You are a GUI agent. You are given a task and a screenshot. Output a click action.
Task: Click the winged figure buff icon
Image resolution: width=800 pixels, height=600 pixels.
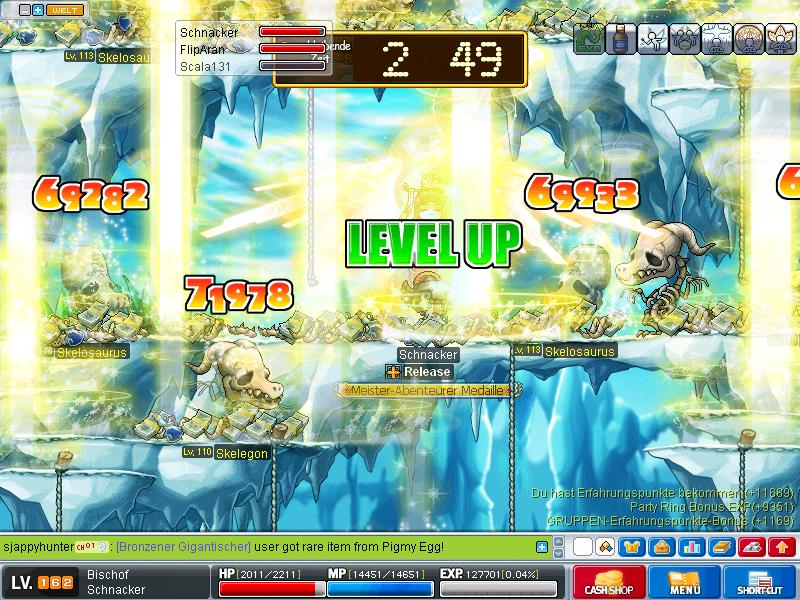653,39
